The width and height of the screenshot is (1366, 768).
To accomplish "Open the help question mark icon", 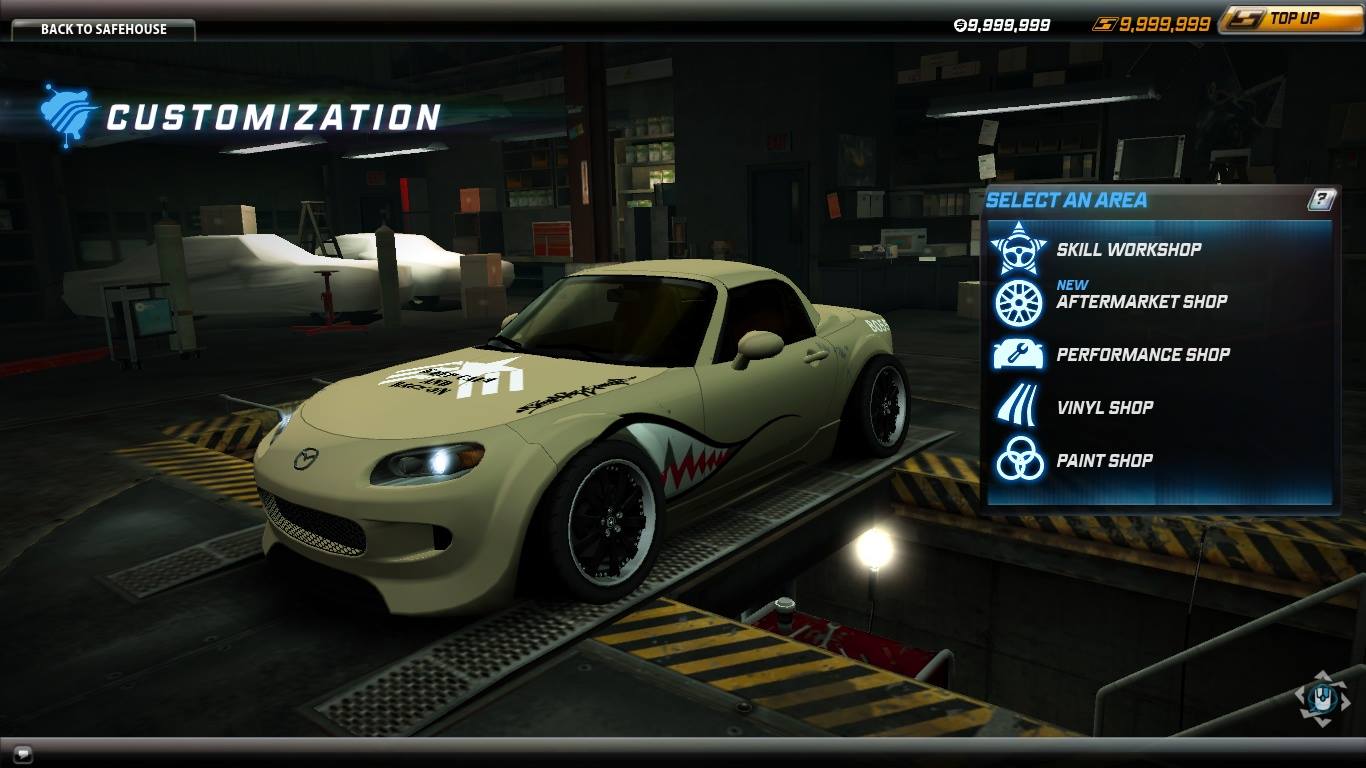I will pyautogui.click(x=1321, y=200).
